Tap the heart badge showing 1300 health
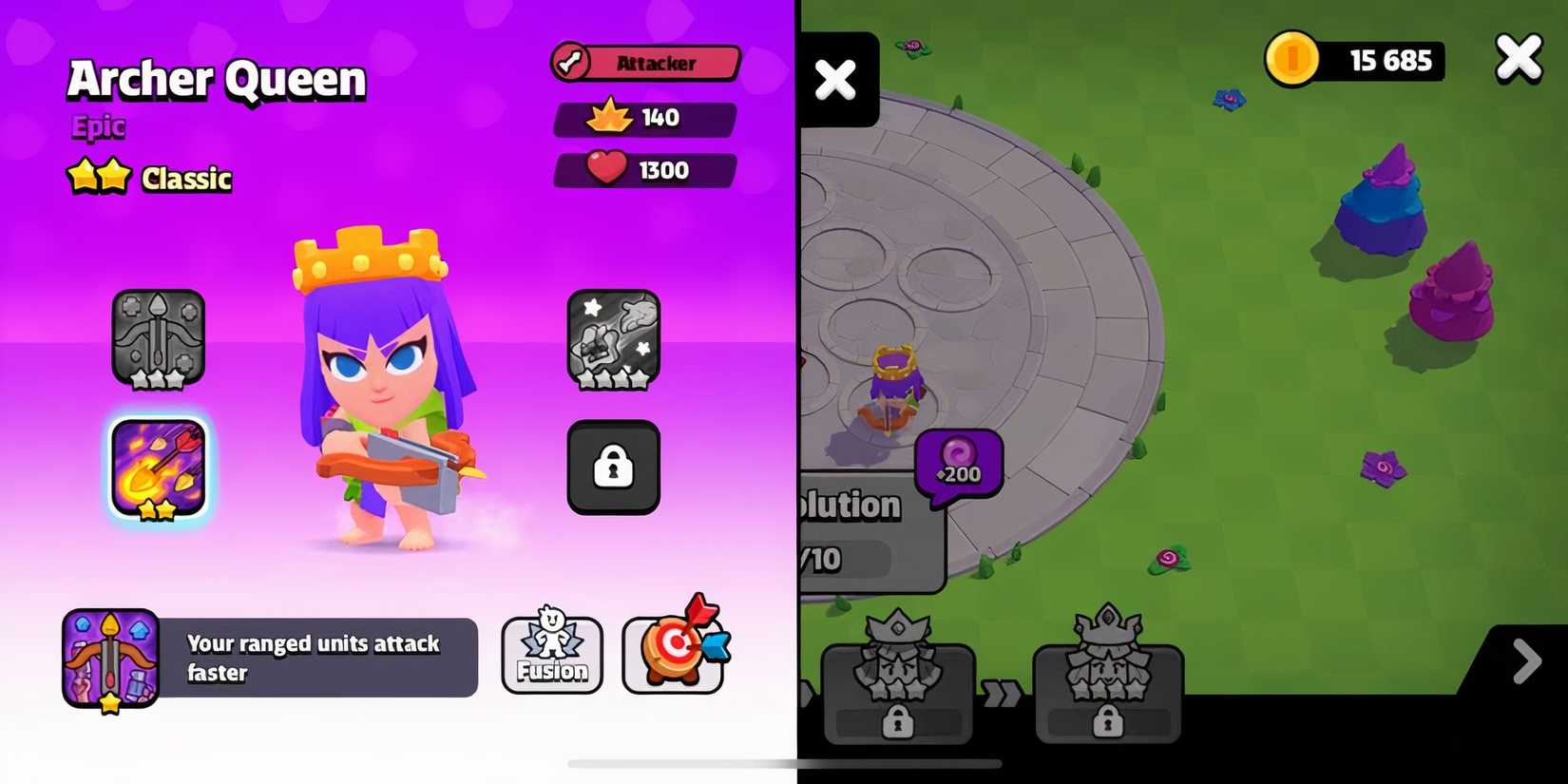Viewport: 1568px width, 784px height. 645,170
